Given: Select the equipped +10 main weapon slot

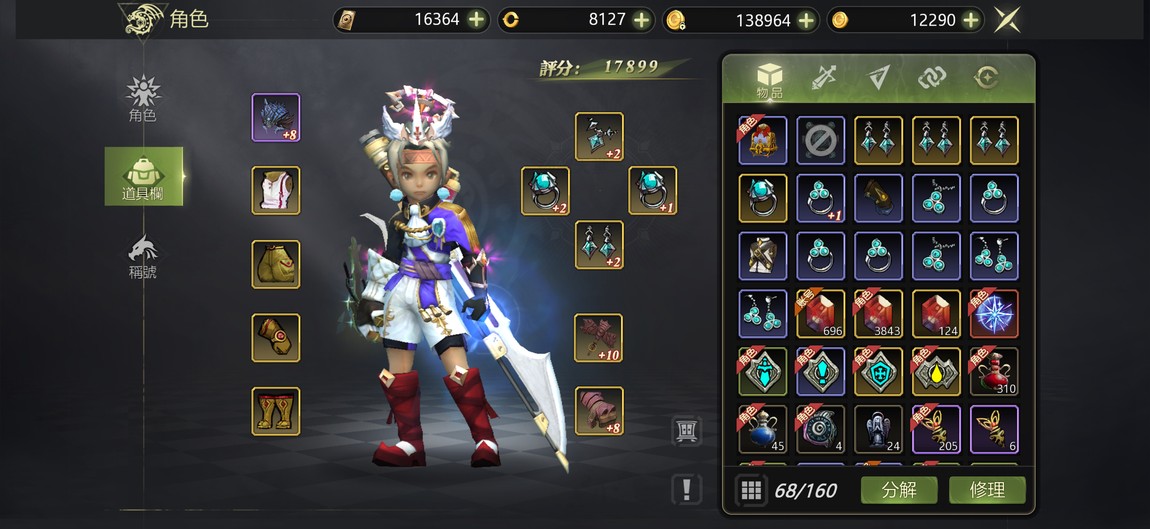Looking at the screenshot, I should pos(599,338).
